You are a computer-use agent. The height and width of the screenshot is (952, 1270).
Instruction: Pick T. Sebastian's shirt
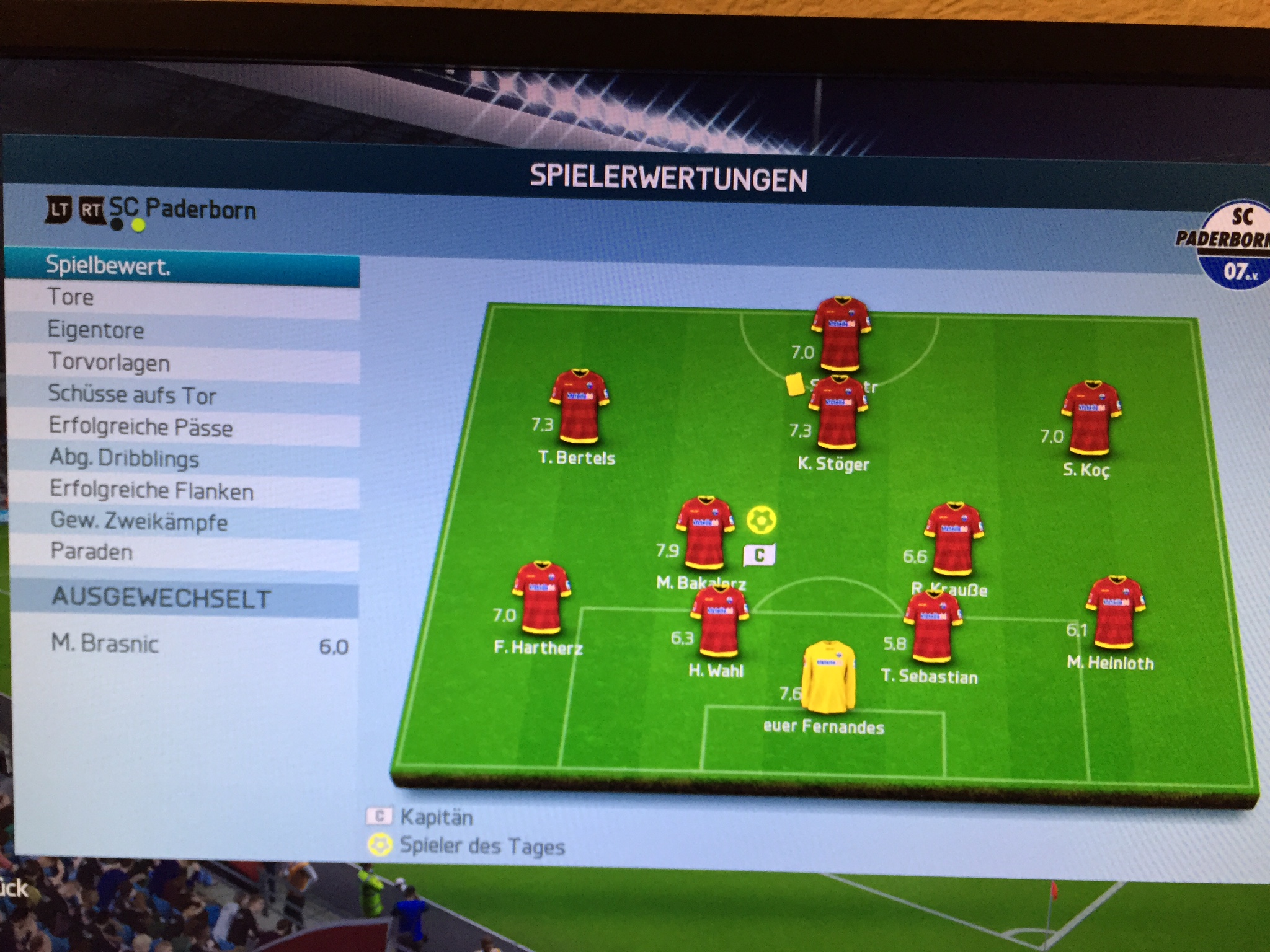click(x=932, y=627)
